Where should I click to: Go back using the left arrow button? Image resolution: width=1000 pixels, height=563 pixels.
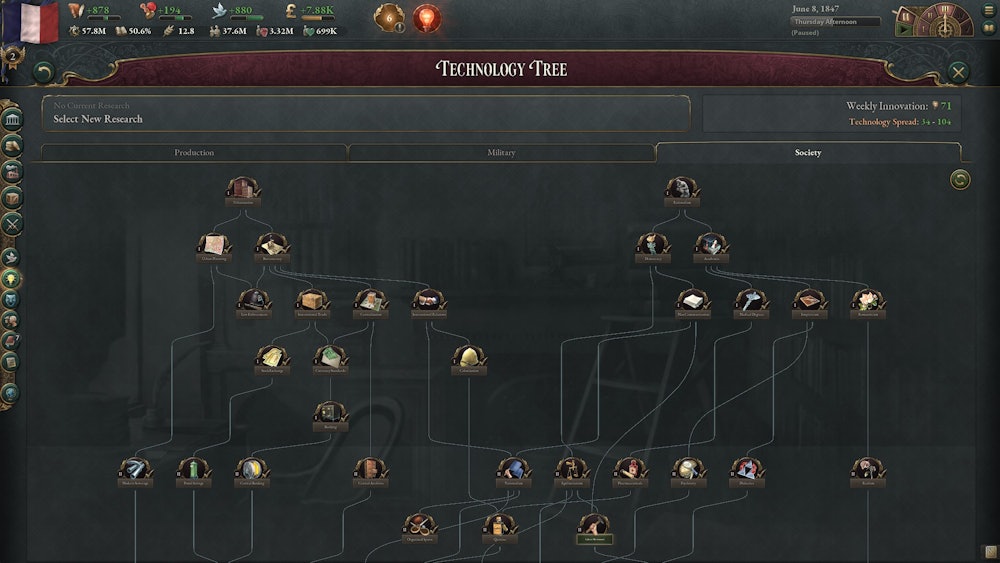[x=42, y=72]
